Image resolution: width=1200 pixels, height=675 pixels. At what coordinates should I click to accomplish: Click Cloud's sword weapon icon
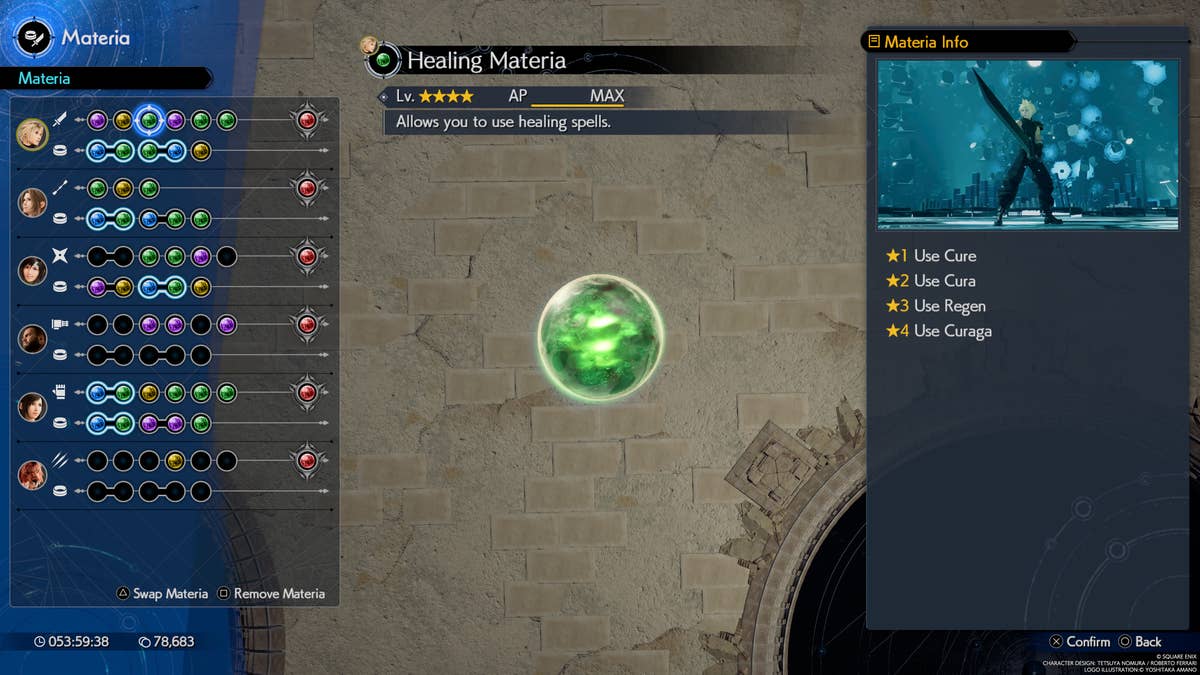(x=60, y=120)
